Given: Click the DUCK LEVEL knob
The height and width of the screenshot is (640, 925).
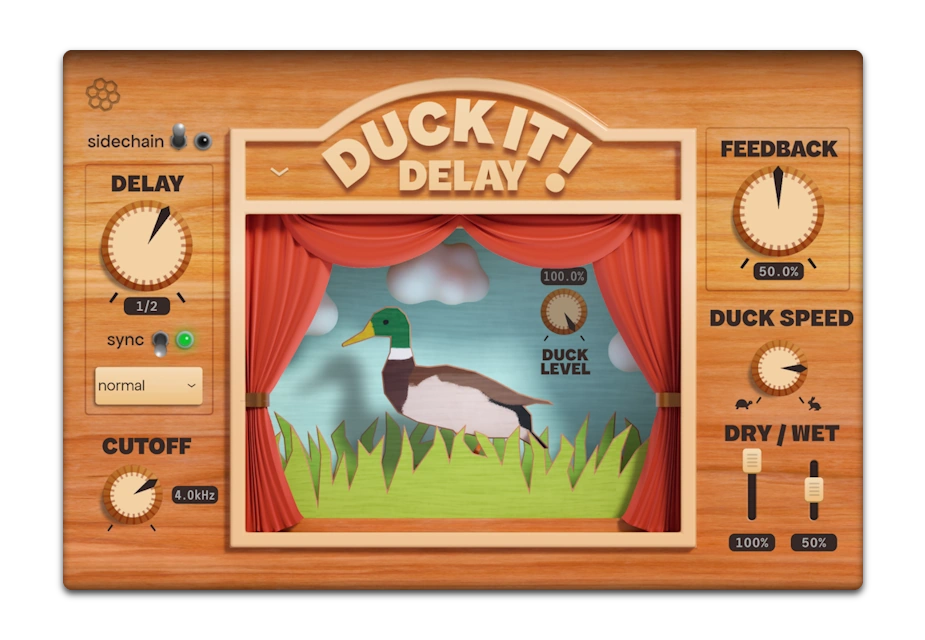Looking at the screenshot, I should pos(564,312).
